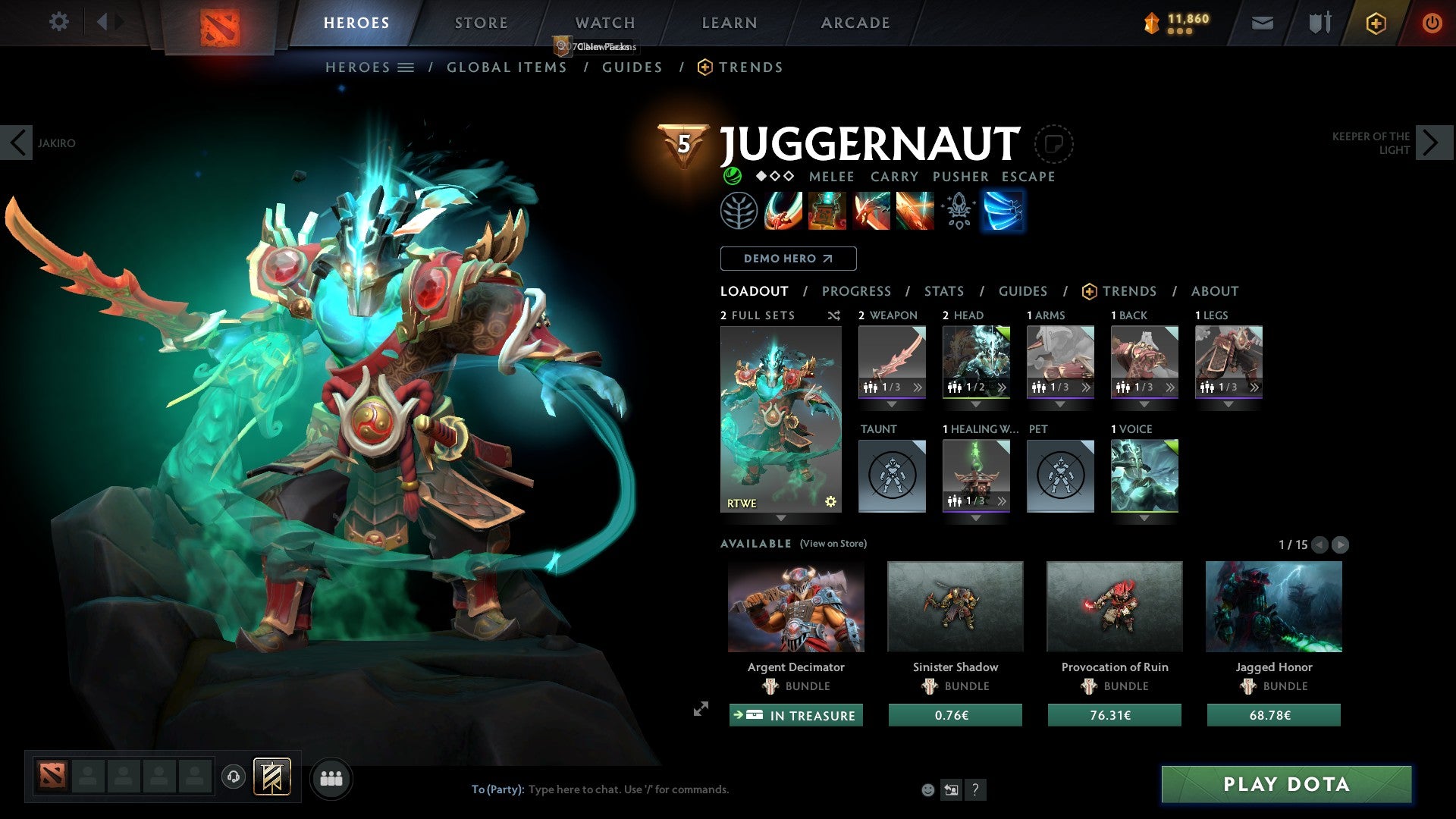Open the STATS tab under Juggernaut
The image size is (1456, 819).
pyautogui.click(x=944, y=290)
